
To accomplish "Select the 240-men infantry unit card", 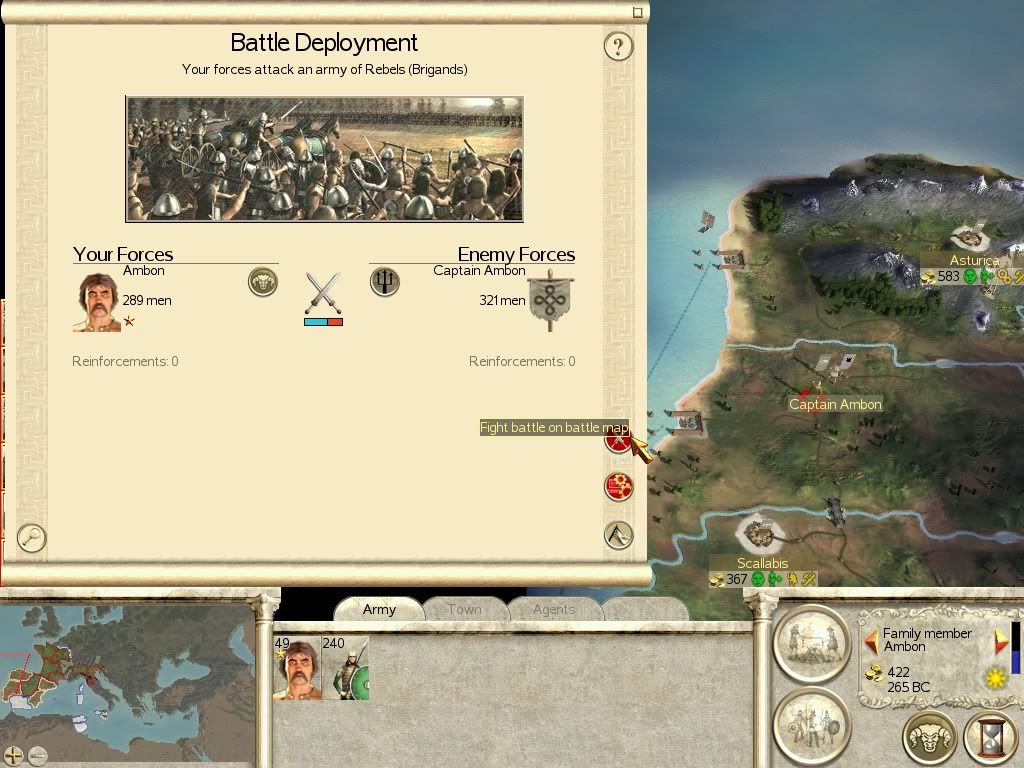I will [345, 668].
